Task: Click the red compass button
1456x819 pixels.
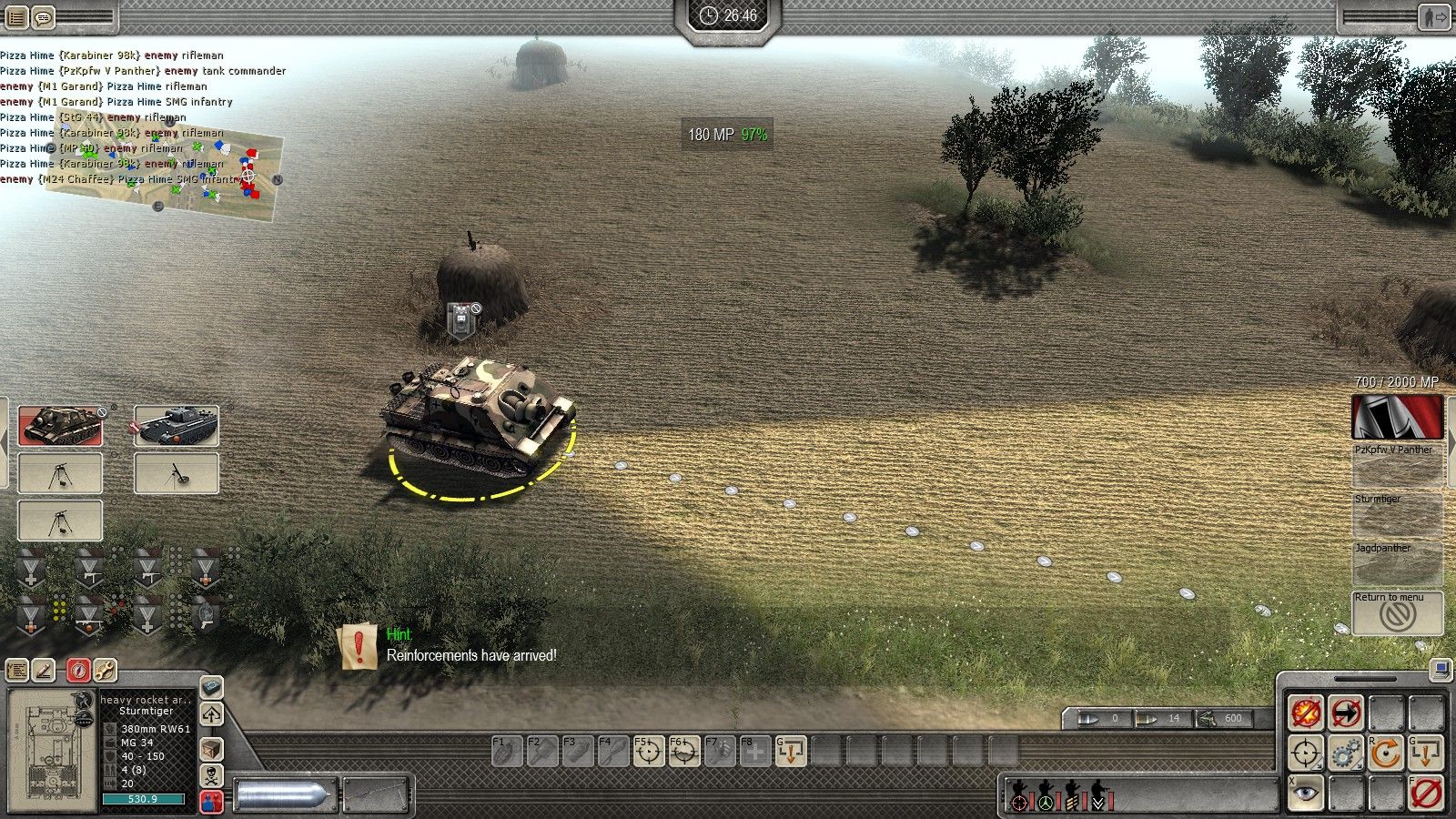Action: 78,671
